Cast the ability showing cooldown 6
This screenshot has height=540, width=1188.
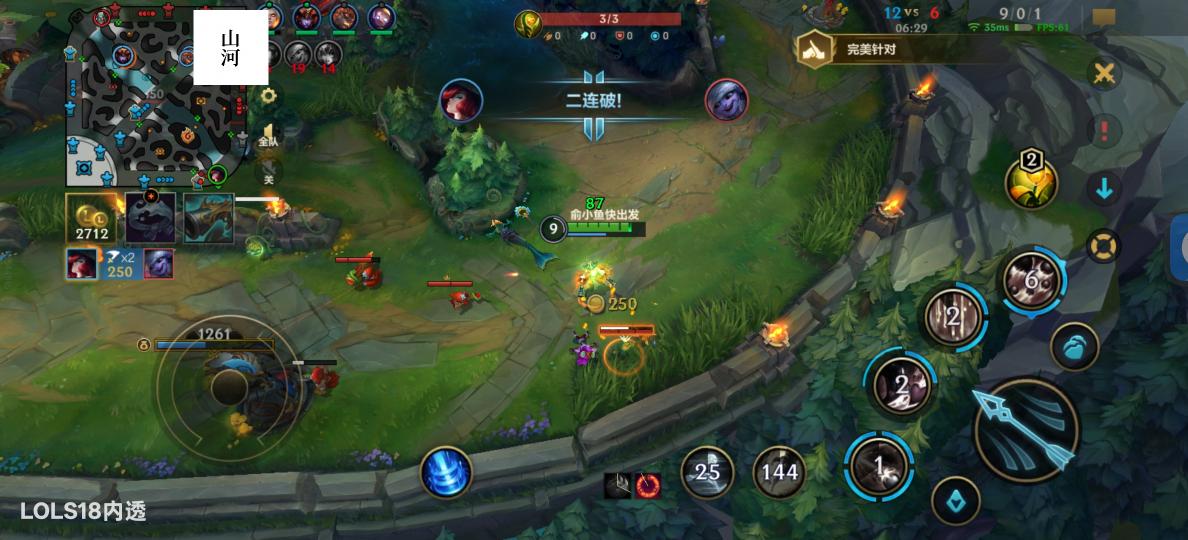pos(1033,282)
